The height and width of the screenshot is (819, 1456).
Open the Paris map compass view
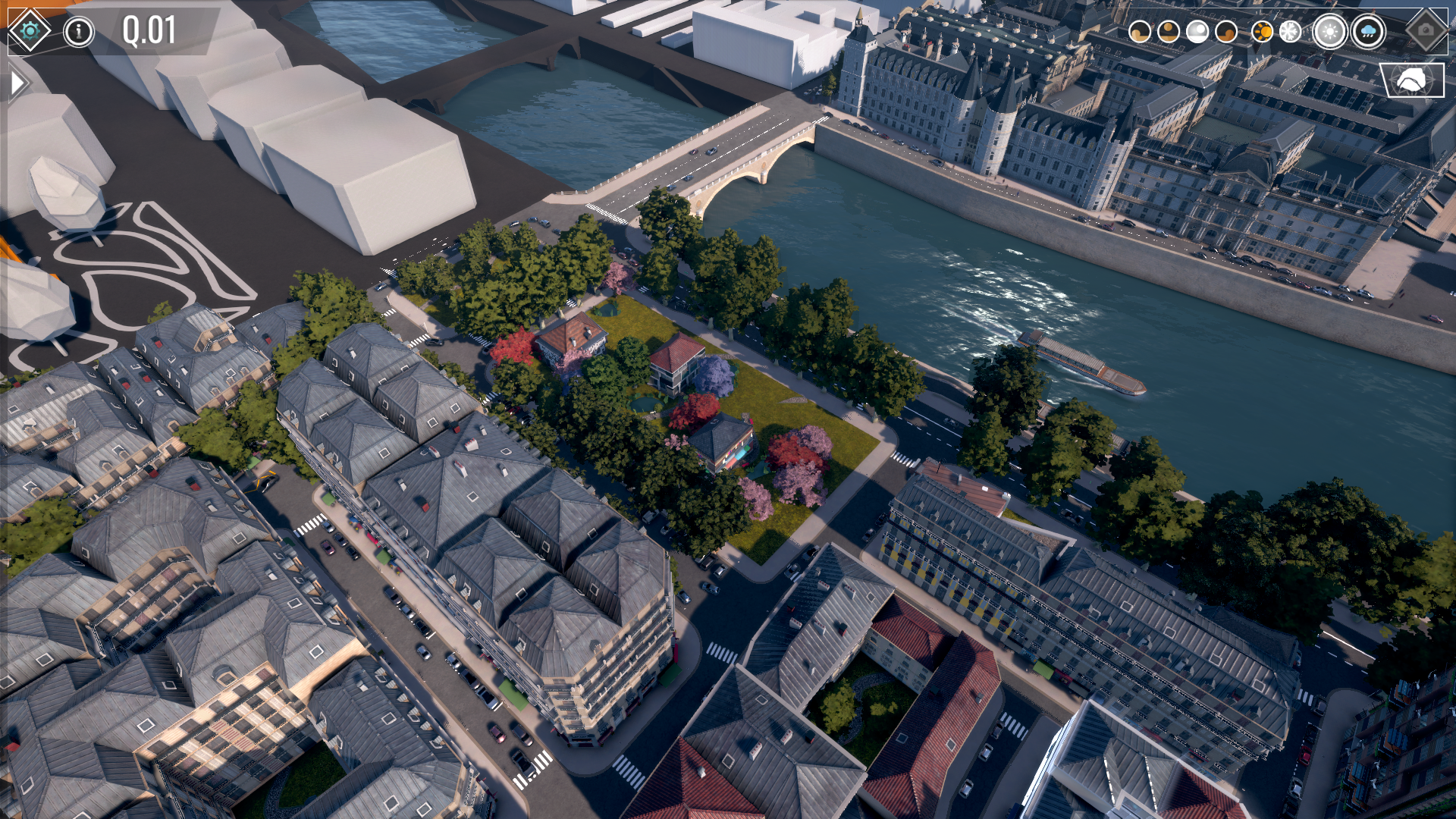1411,80
